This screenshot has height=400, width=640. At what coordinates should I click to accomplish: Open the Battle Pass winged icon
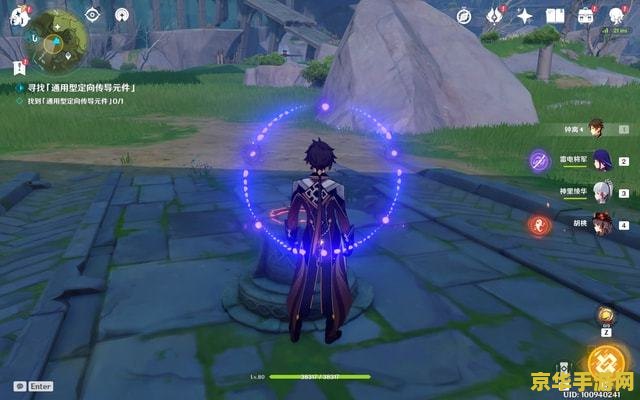[495, 15]
